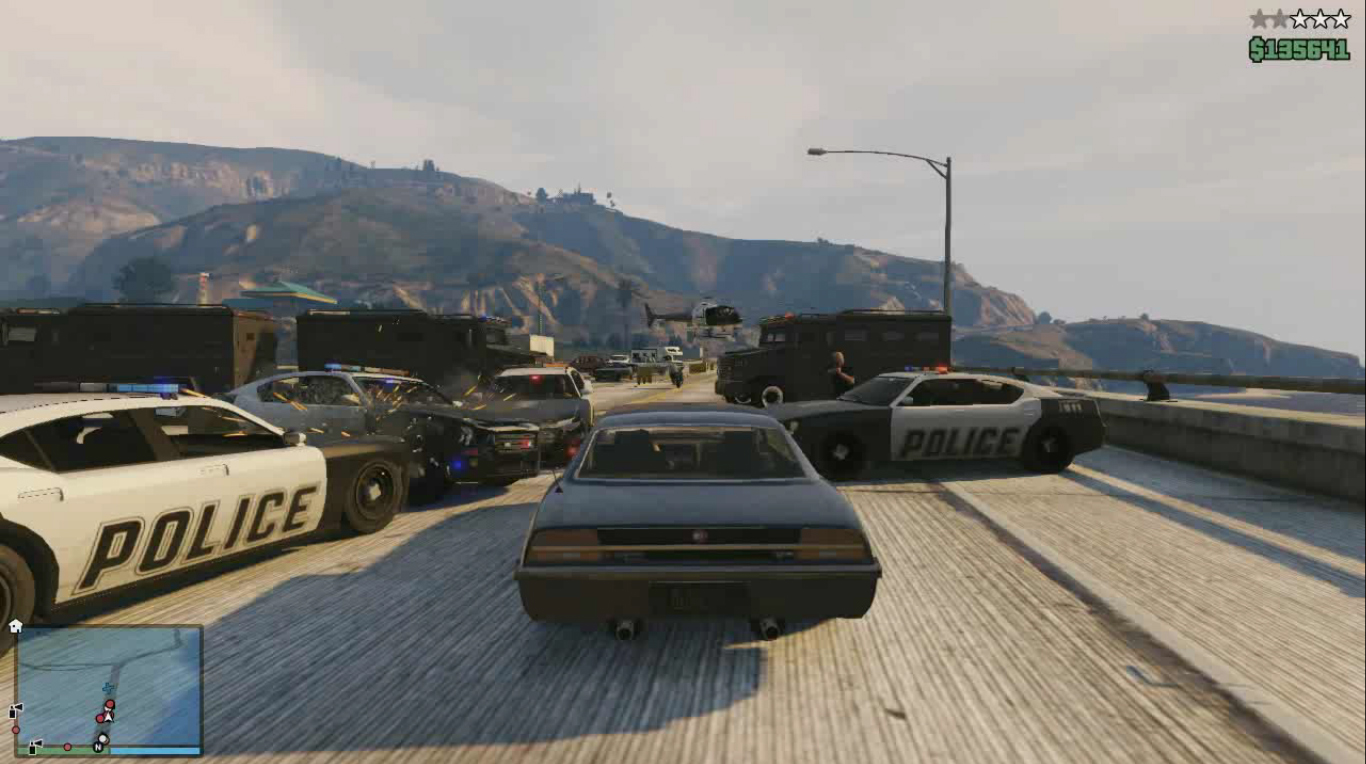Click the north 'N' compass marker

click(99, 746)
